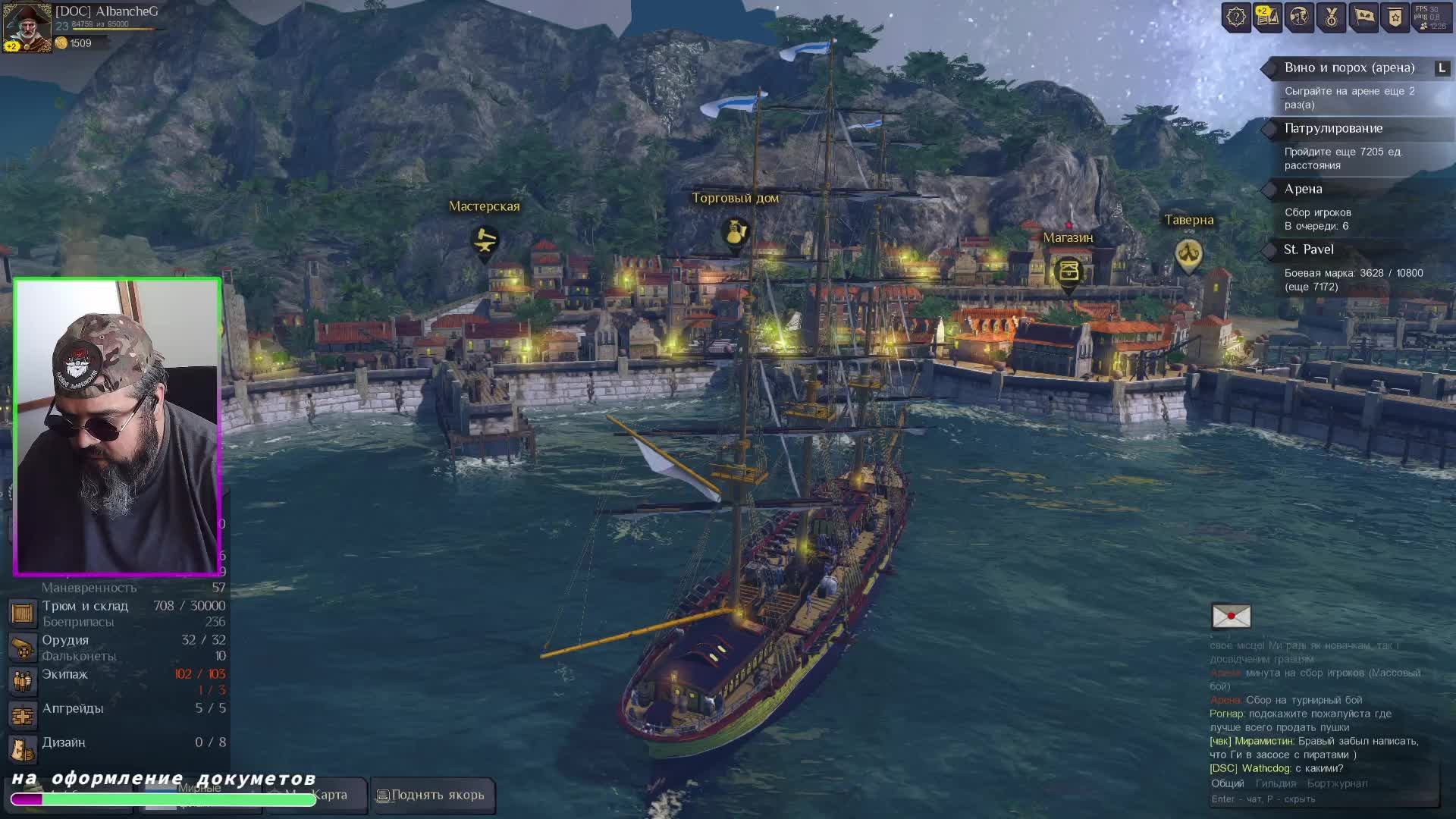
Task: Enter the Таверна tavern marker
Action: [x=1188, y=254]
